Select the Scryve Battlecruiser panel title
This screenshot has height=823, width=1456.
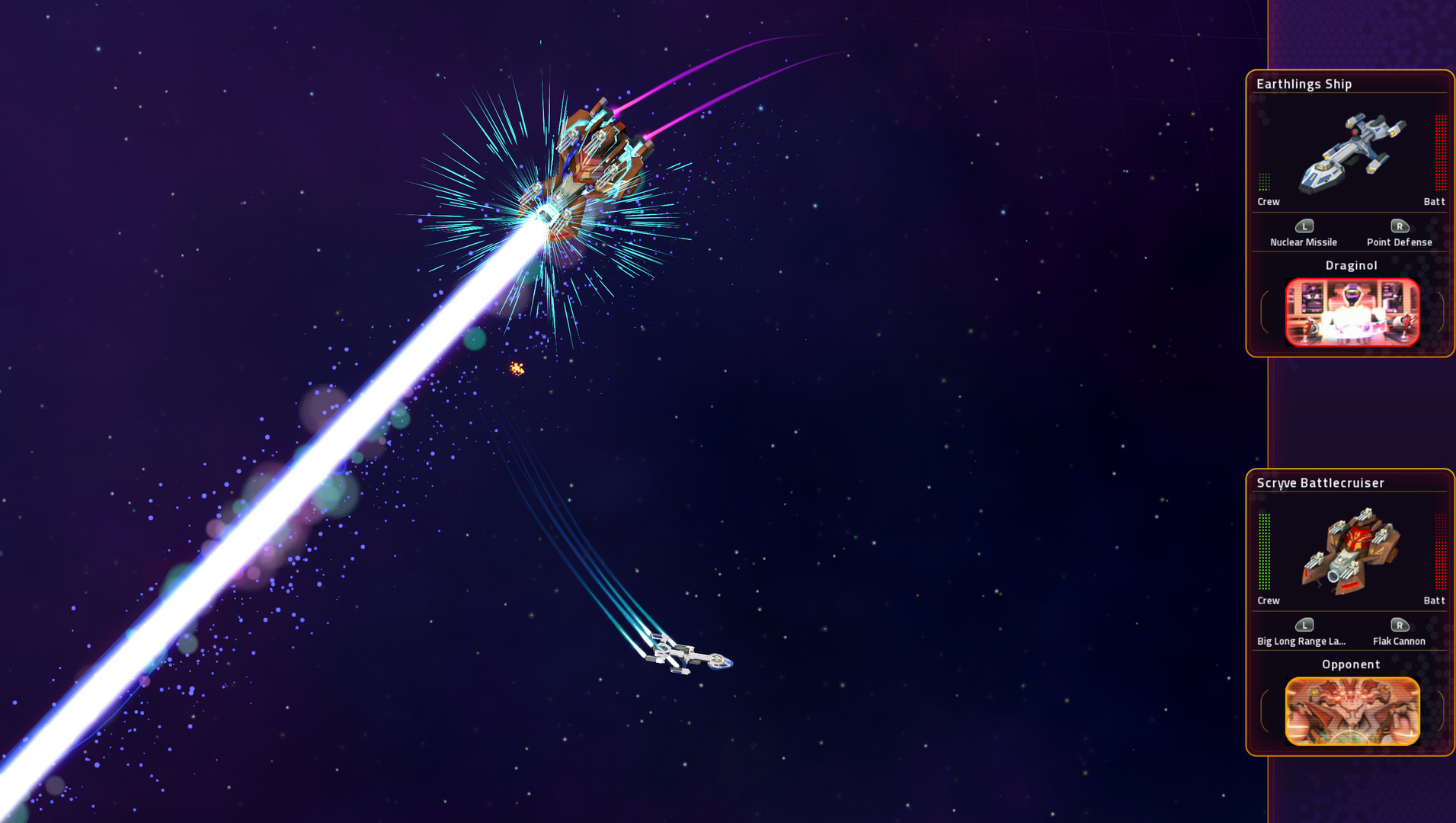(1321, 482)
